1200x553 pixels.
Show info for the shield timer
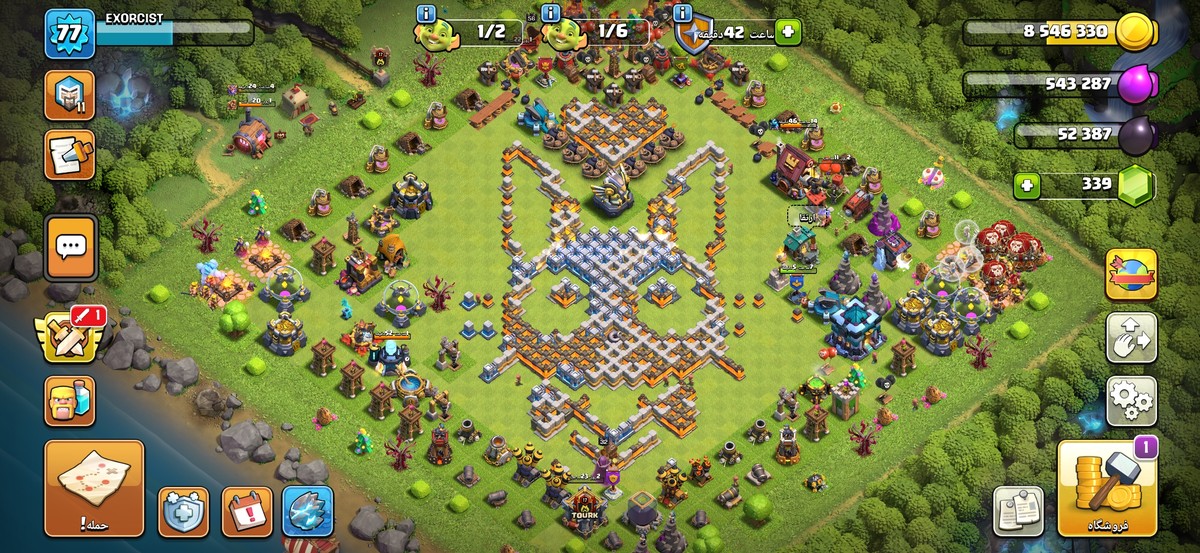click(684, 14)
